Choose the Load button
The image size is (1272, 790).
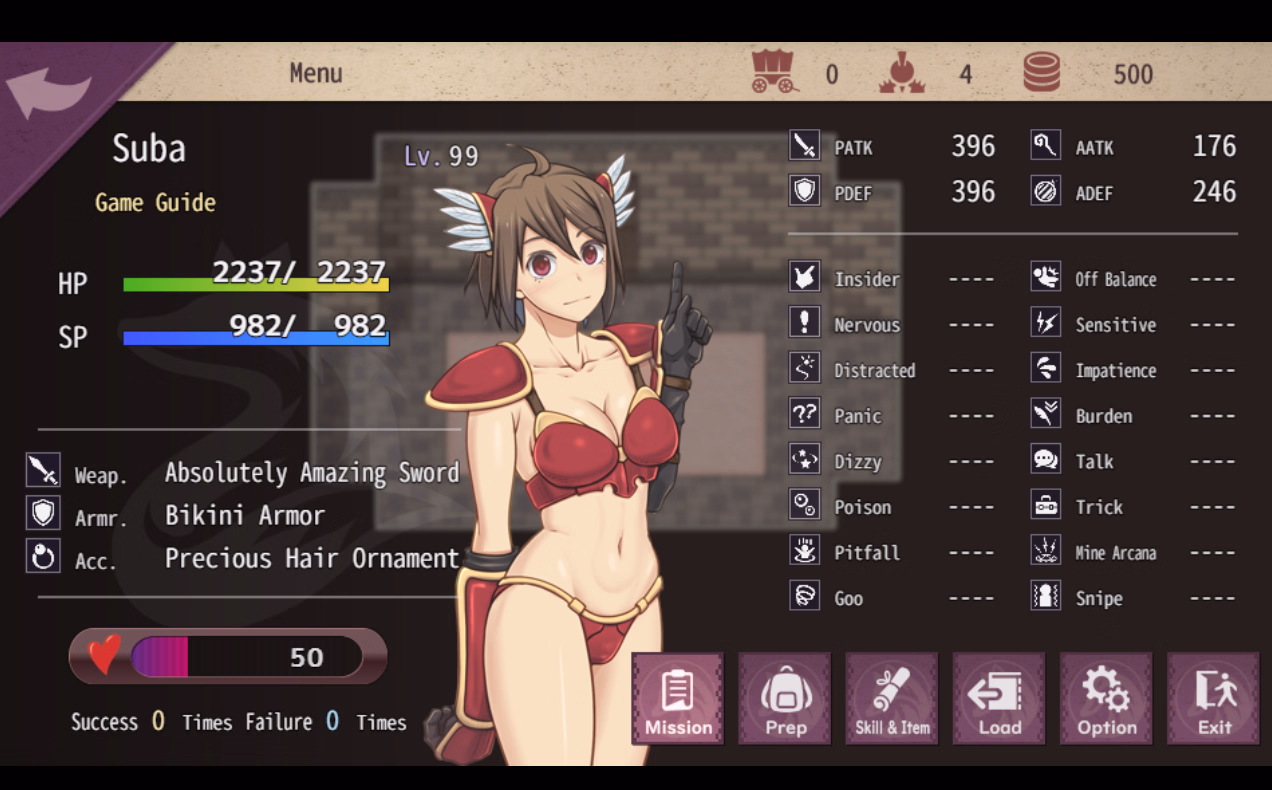(x=999, y=699)
